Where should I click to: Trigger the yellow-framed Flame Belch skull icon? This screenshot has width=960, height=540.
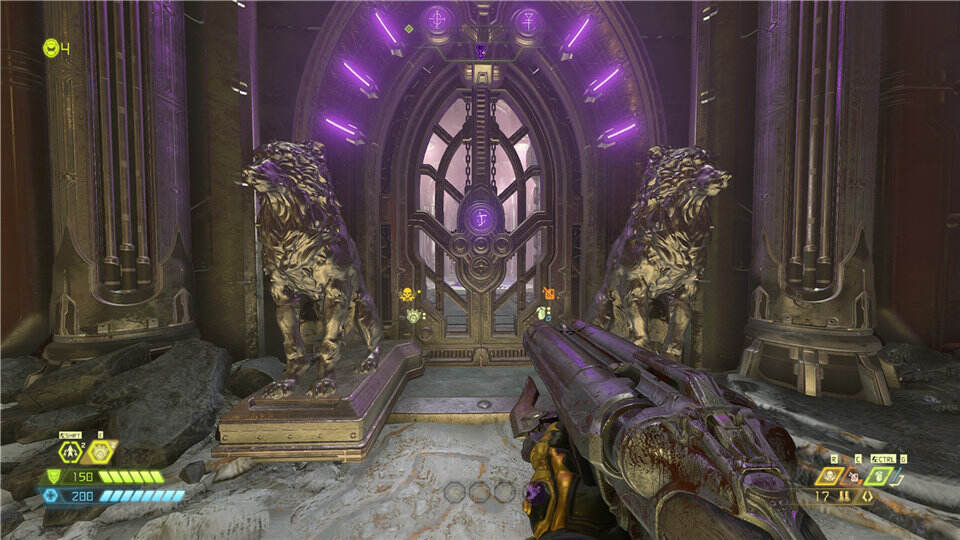pyautogui.click(x=830, y=476)
